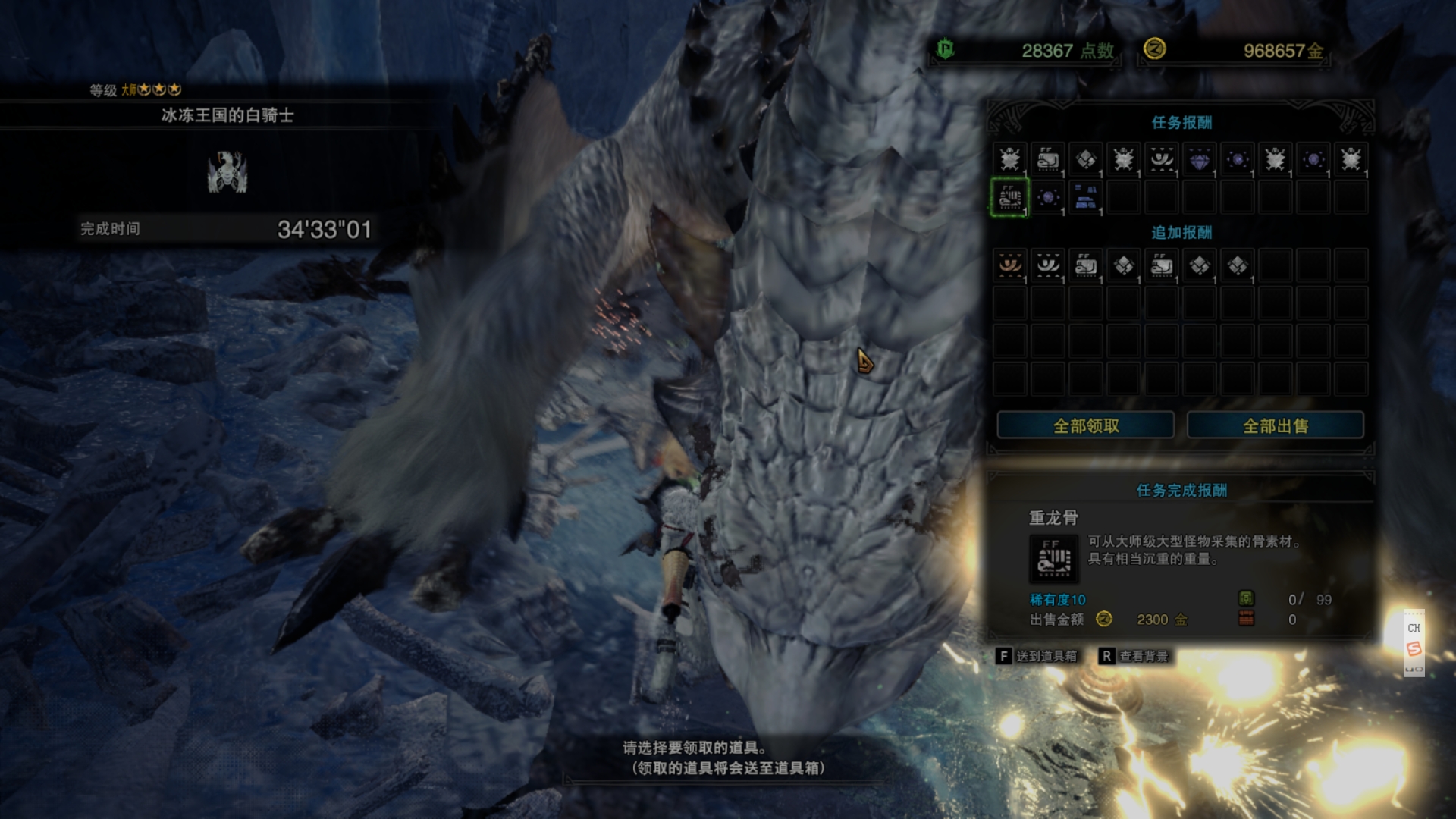Select the white fang in 任务报酬 rewards
This screenshot has height=819, width=1456.
[1161, 159]
